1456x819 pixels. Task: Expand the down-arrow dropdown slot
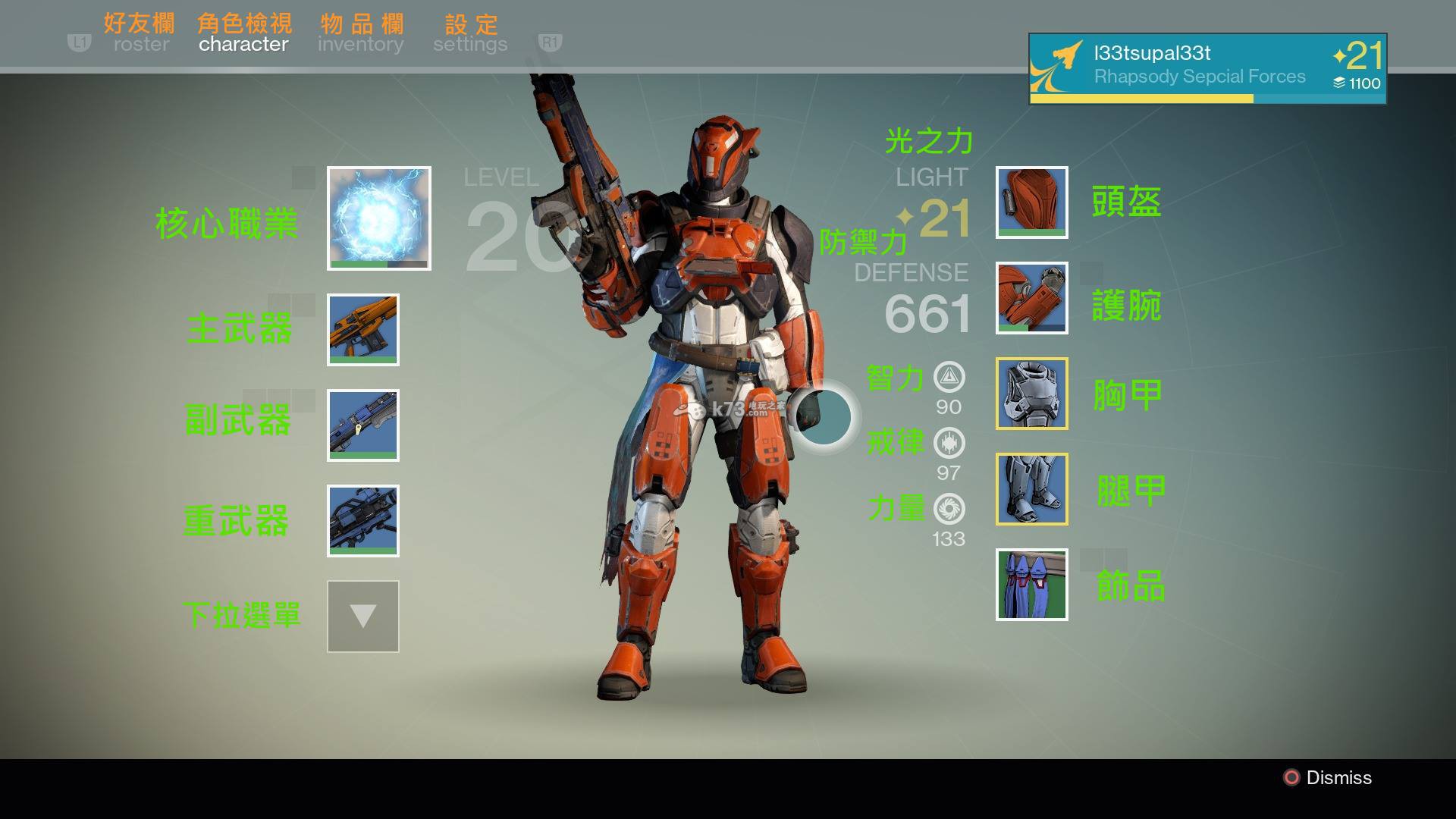pyautogui.click(x=363, y=617)
